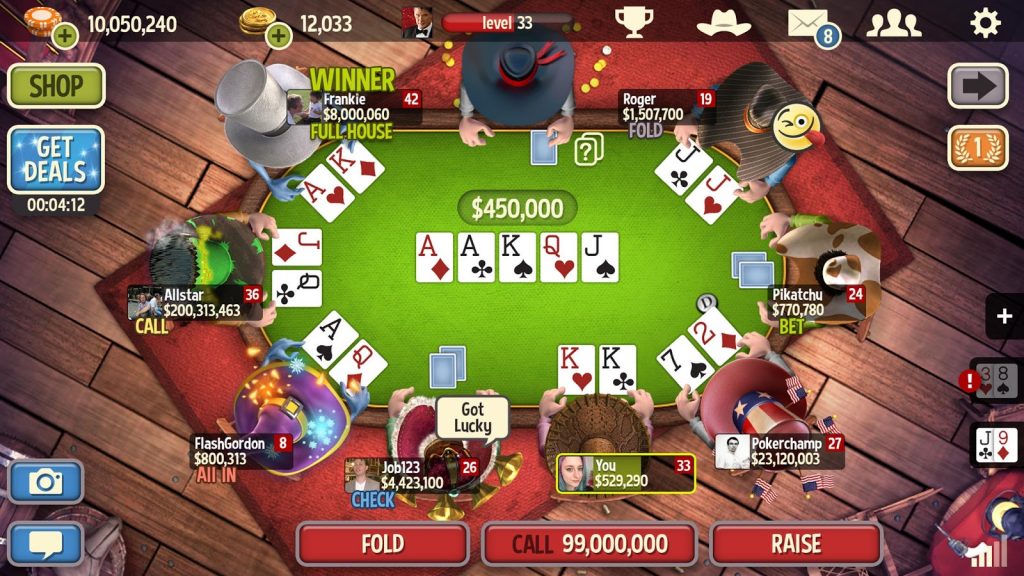Fold the current hand
The height and width of the screenshot is (576, 1024).
[382, 544]
